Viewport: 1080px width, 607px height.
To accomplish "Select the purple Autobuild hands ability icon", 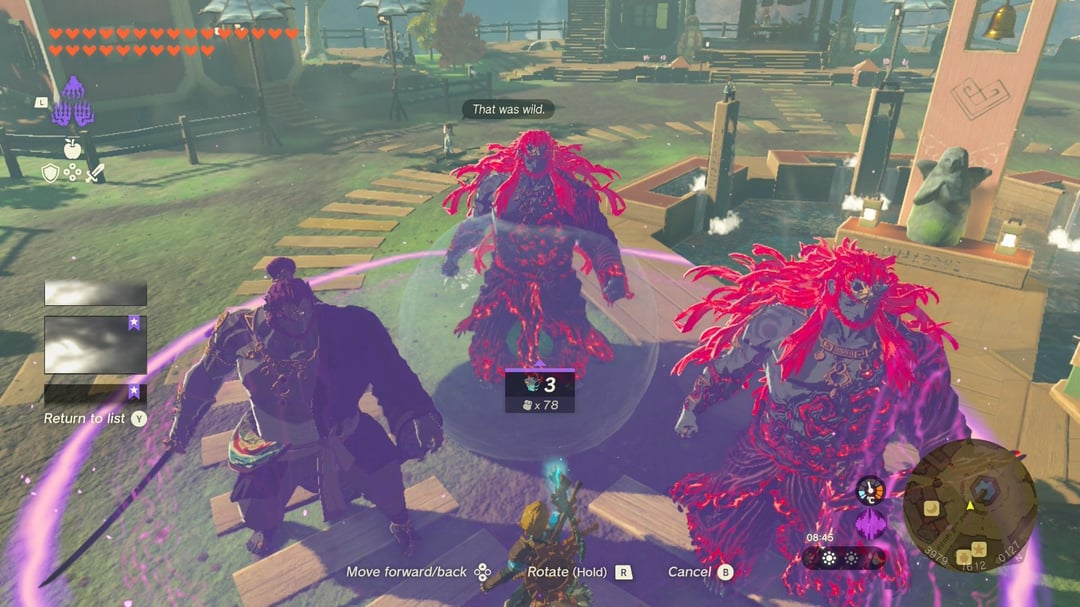I will point(72,103).
